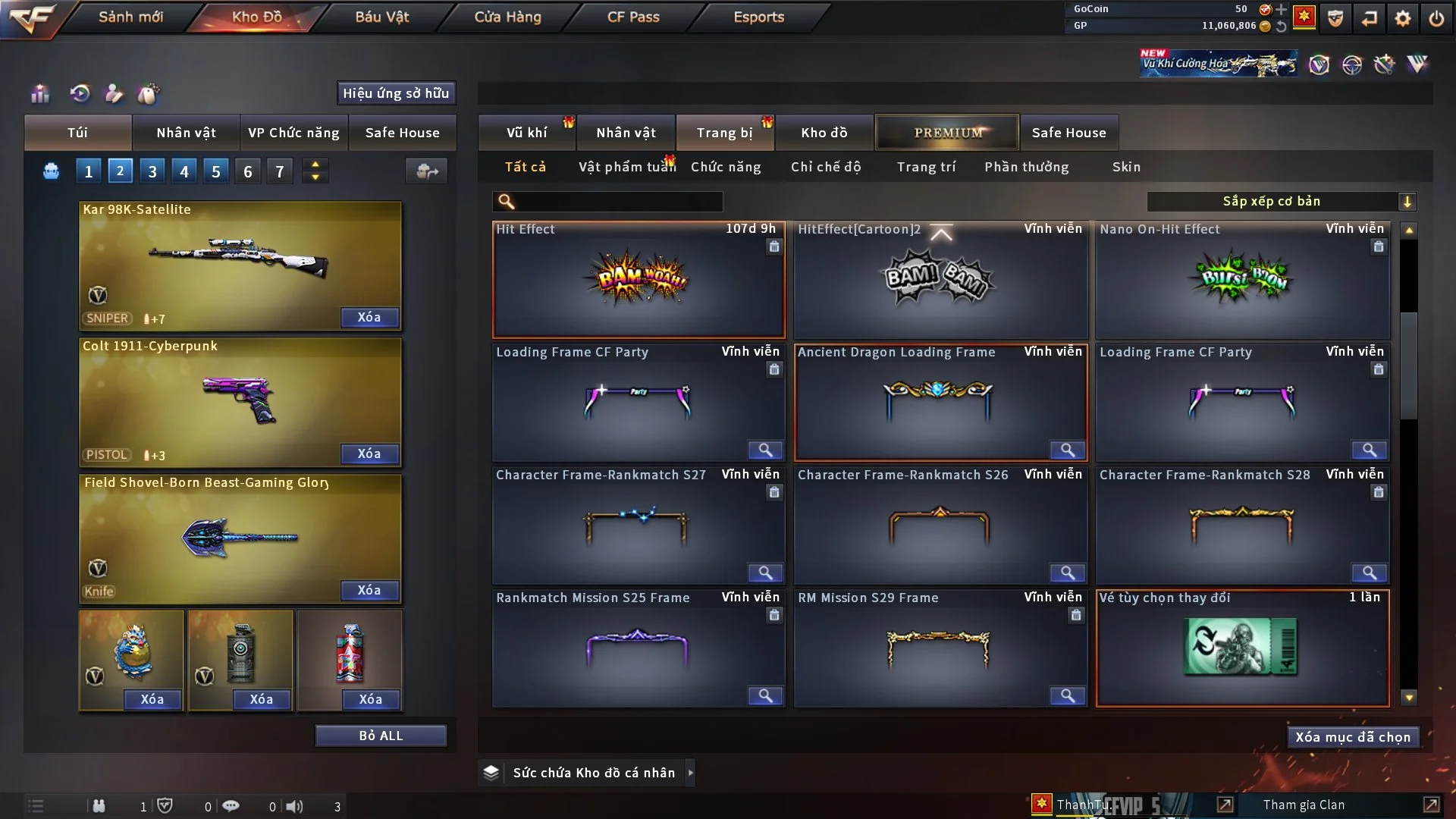The height and width of the screenshot is (819, 1456).
Task: Choose the Chức năng filter
Action: click(726, 167)
